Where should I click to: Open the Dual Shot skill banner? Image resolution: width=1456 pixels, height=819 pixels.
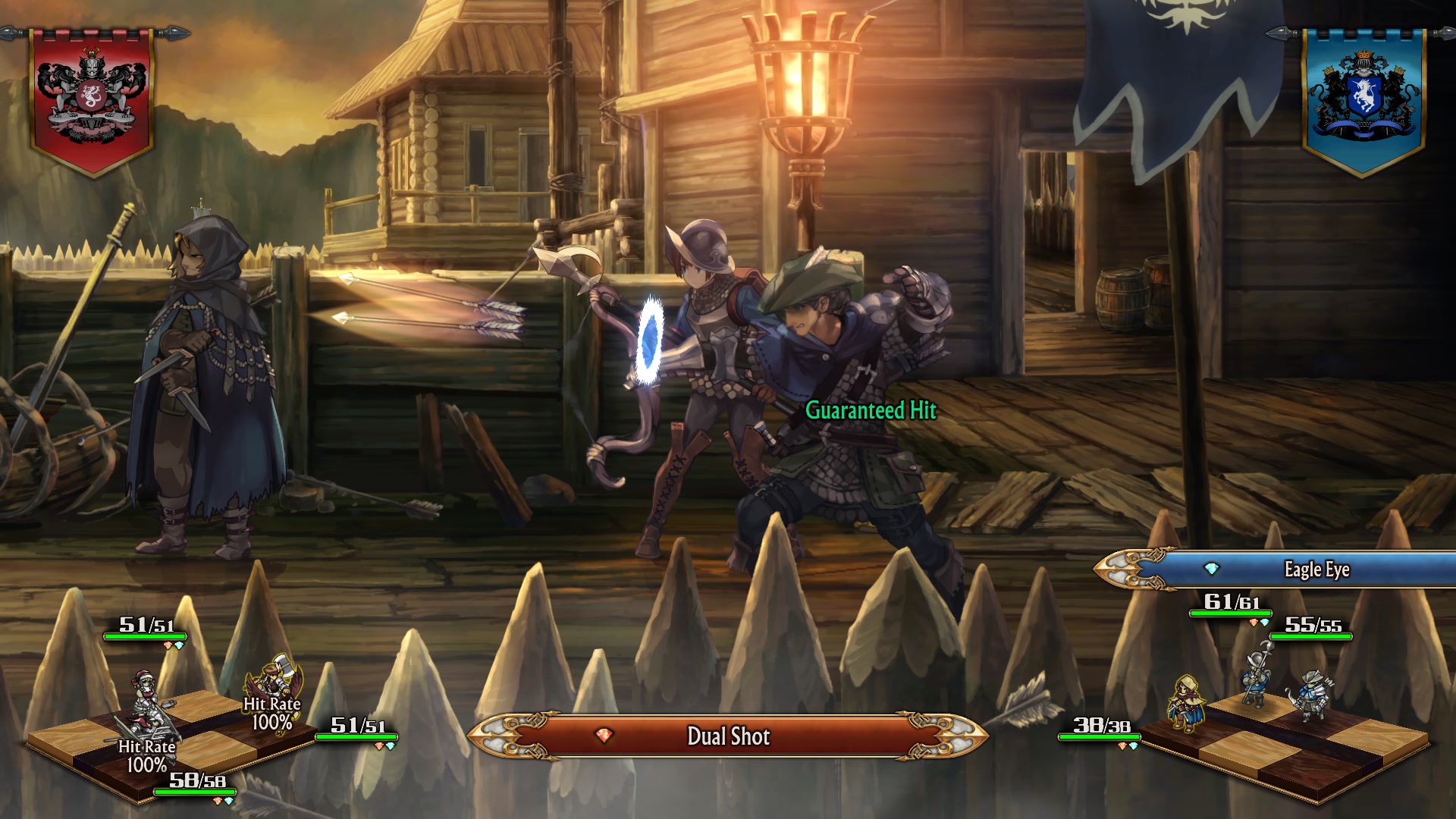point(728,736)
